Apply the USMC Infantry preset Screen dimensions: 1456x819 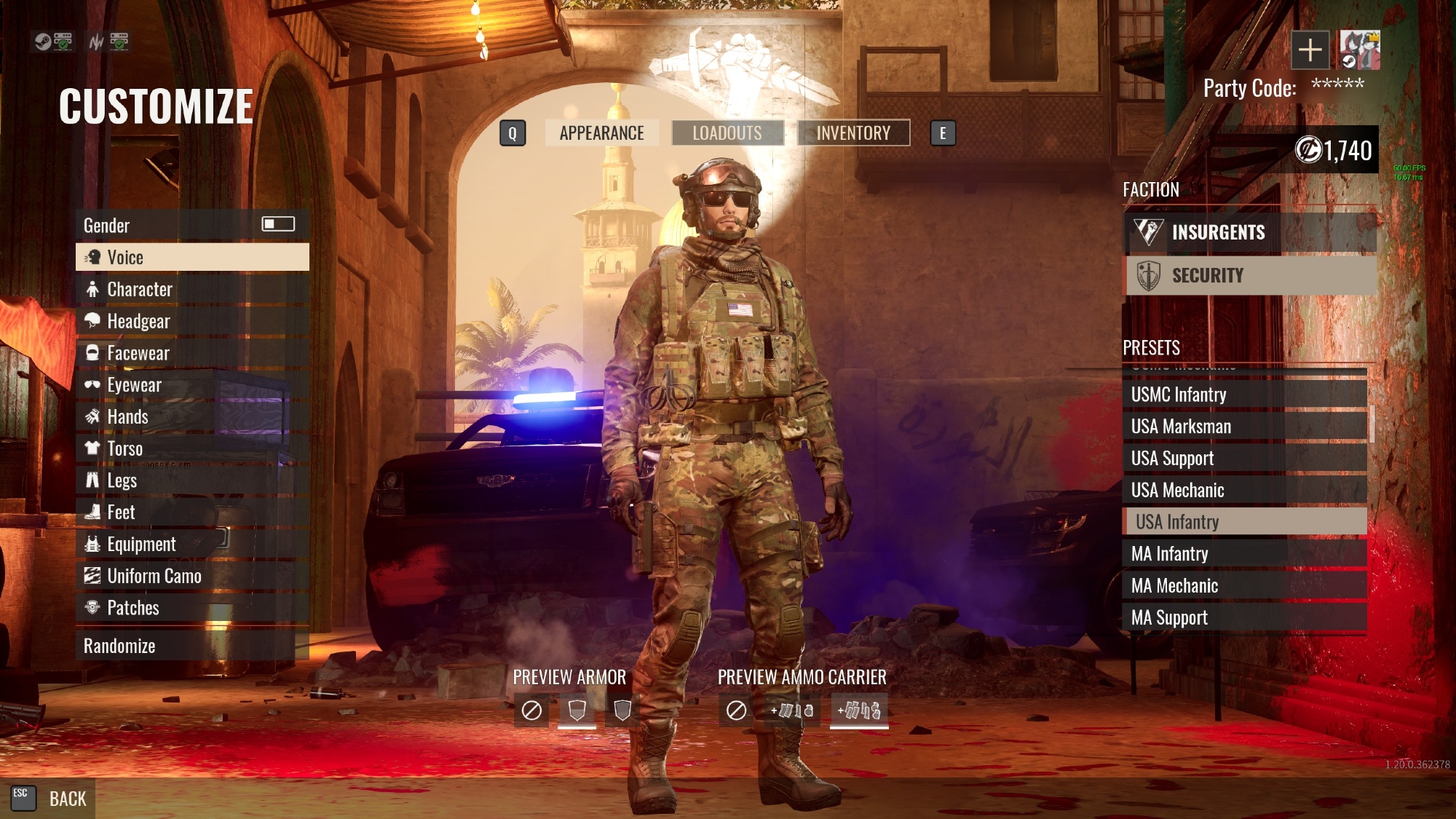click(x=1243, y=395)
